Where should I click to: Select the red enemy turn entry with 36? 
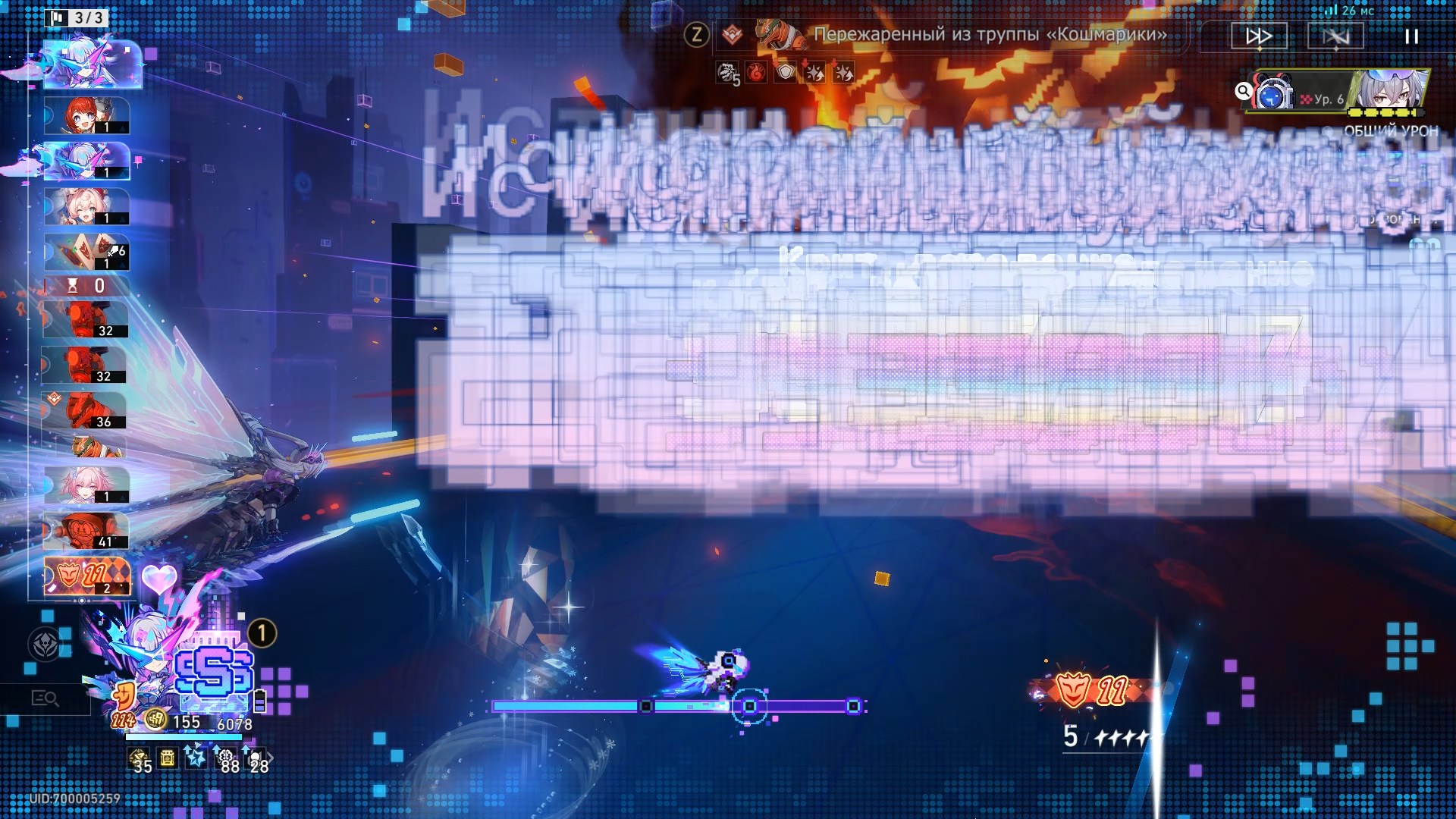pyautogui.click(x=86, y=411)
